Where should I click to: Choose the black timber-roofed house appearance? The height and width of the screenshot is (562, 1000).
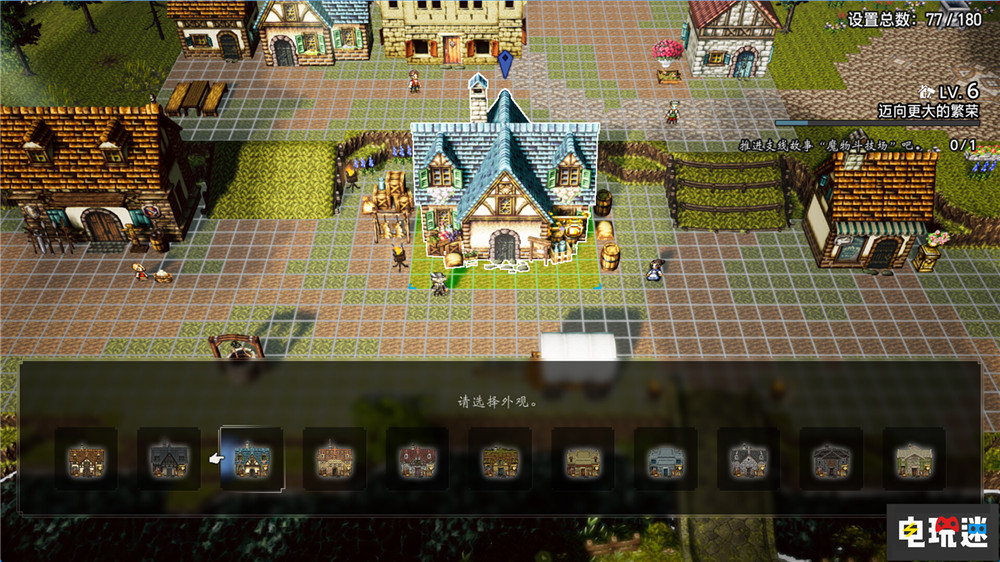[168, 459]
